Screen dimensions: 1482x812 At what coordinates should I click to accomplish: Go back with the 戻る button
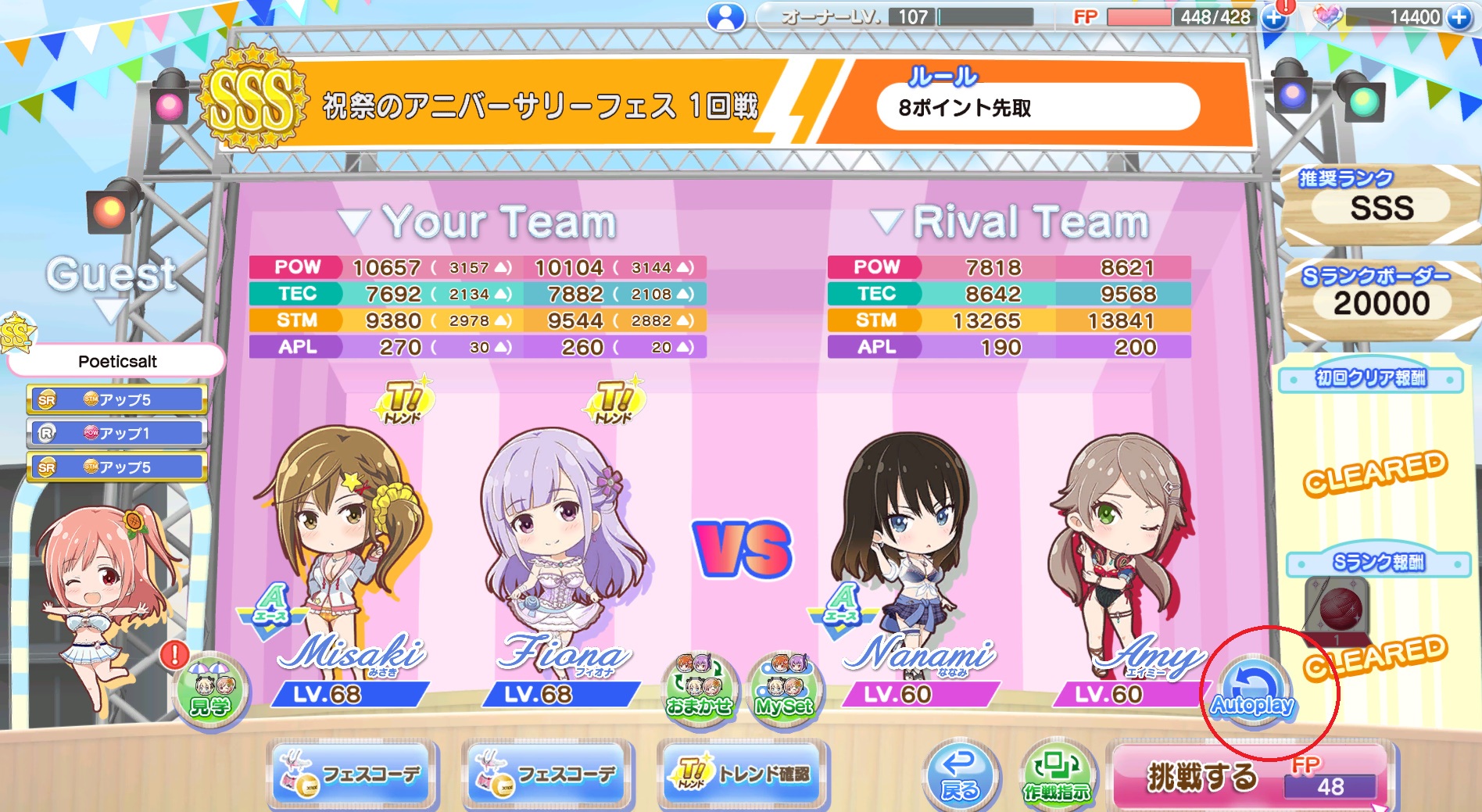960,775
